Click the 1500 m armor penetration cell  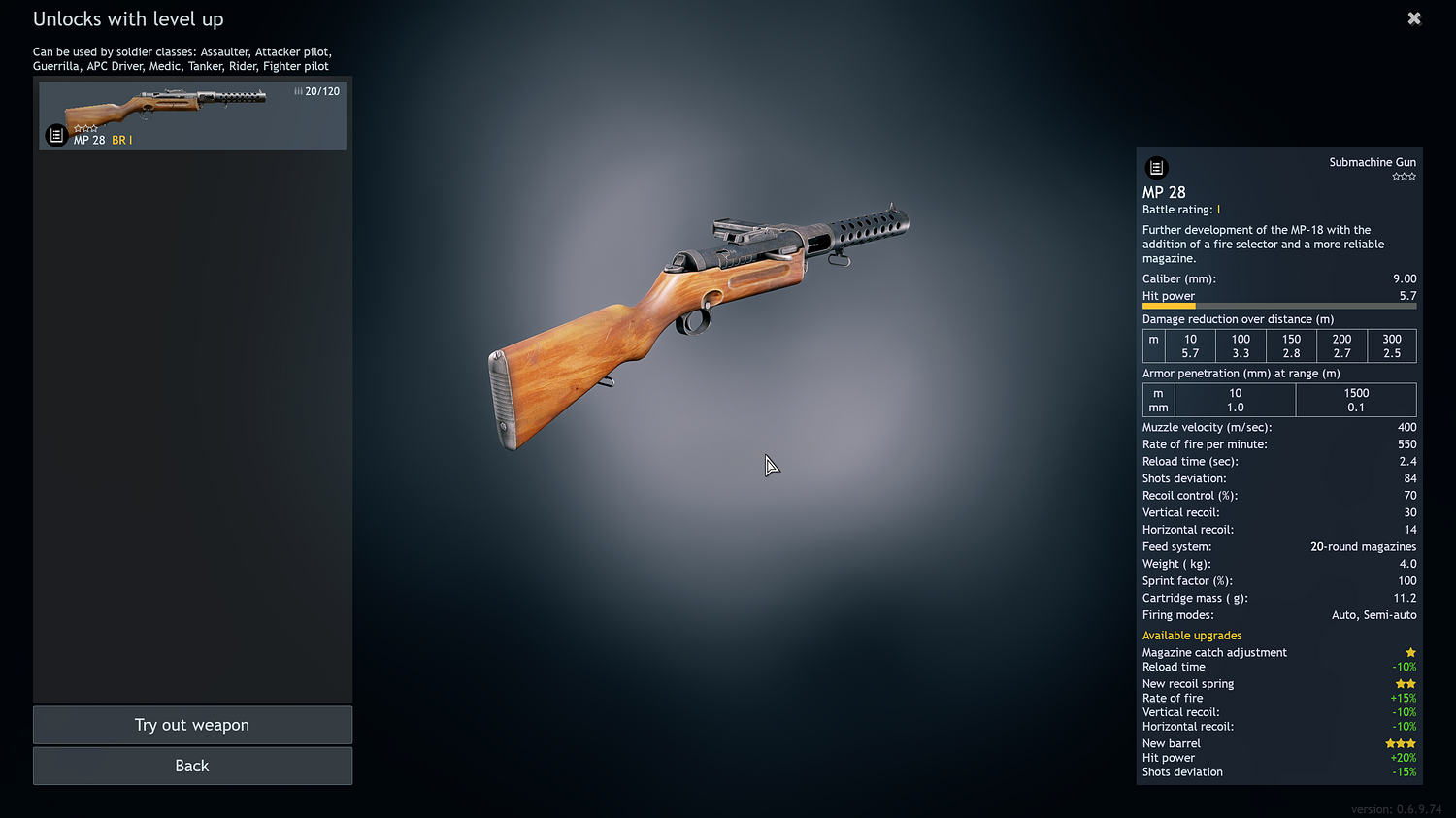[1356, 400]
